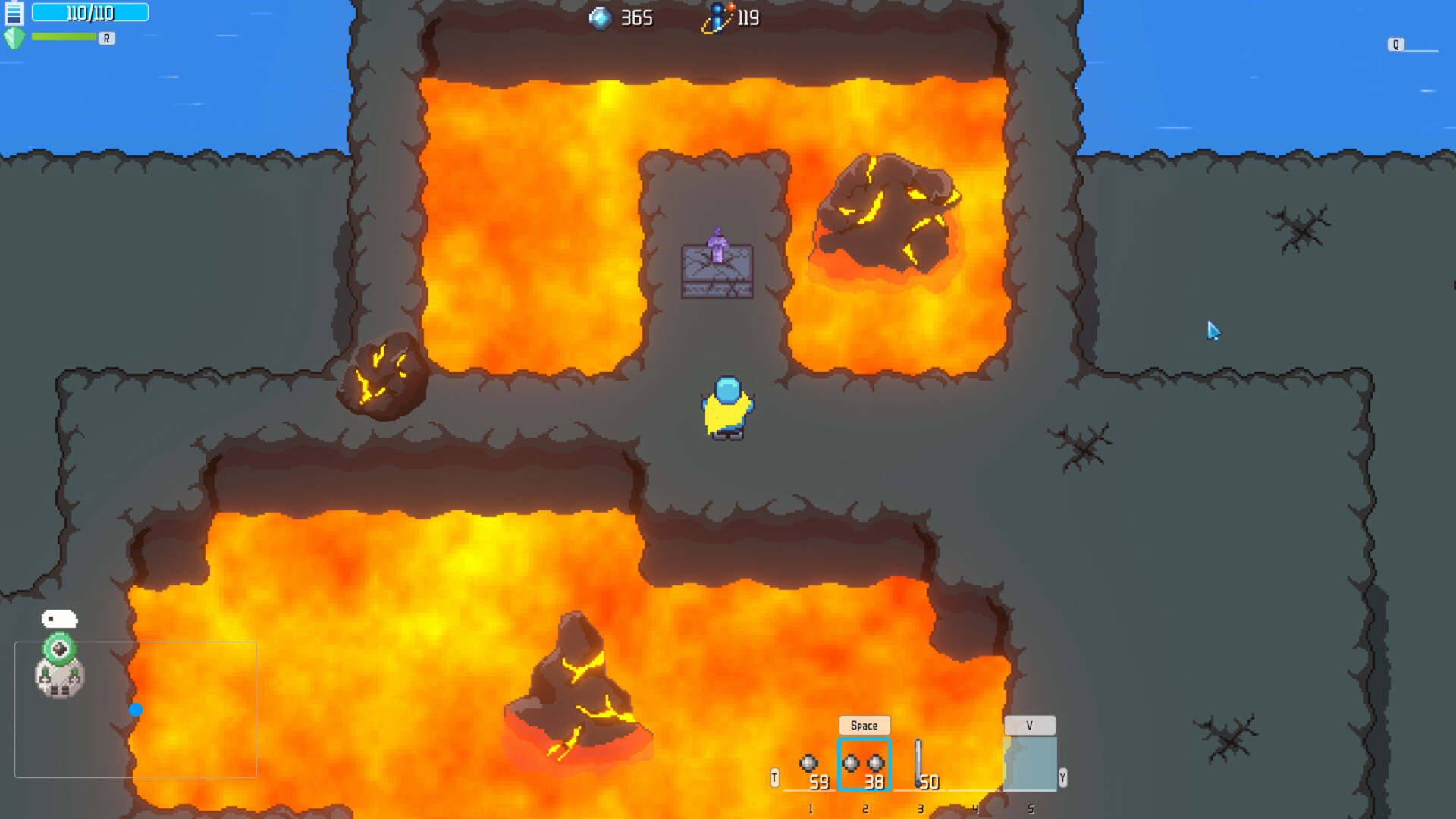The height and width of the screenshot is (819, 1456).
Task: Click the 110/110 health readout
Action: [90, 12]
